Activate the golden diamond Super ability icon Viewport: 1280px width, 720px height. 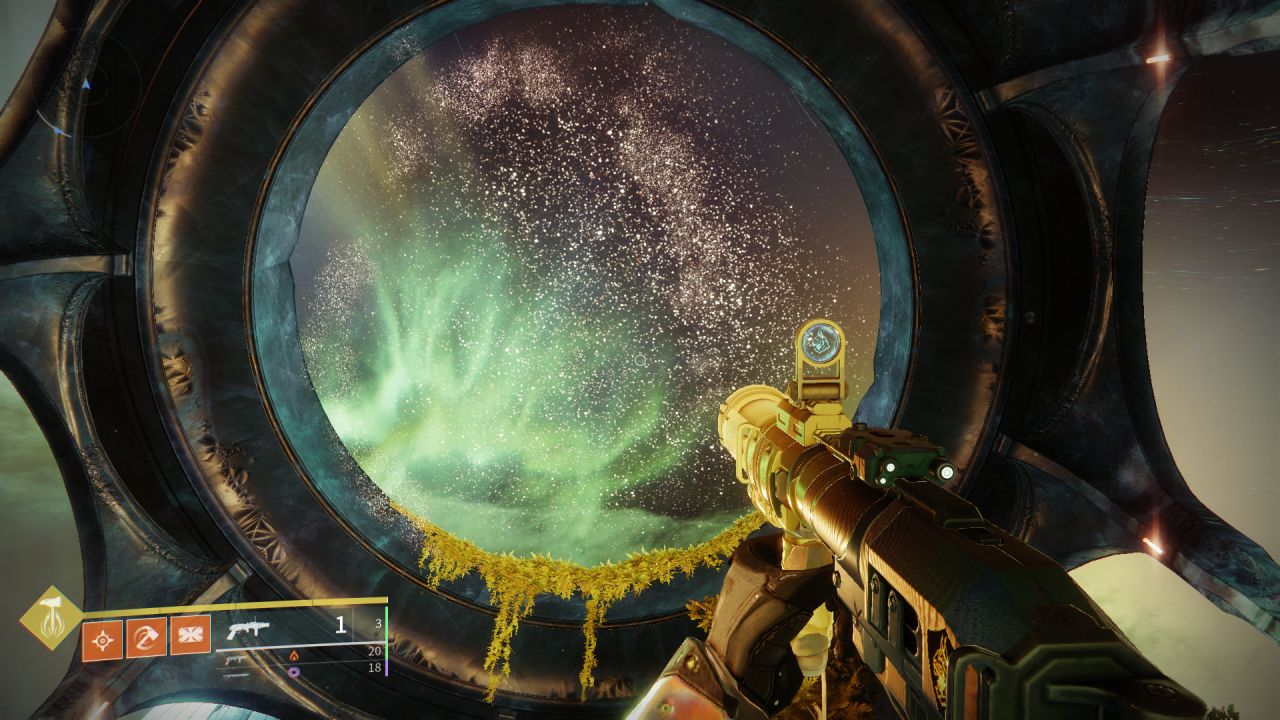50,617
